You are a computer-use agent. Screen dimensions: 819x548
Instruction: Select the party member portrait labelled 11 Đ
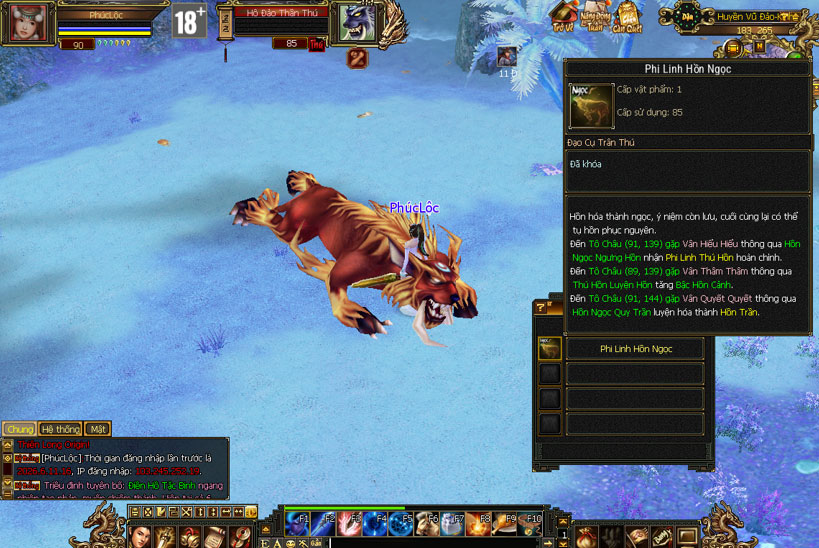[507, 57]
